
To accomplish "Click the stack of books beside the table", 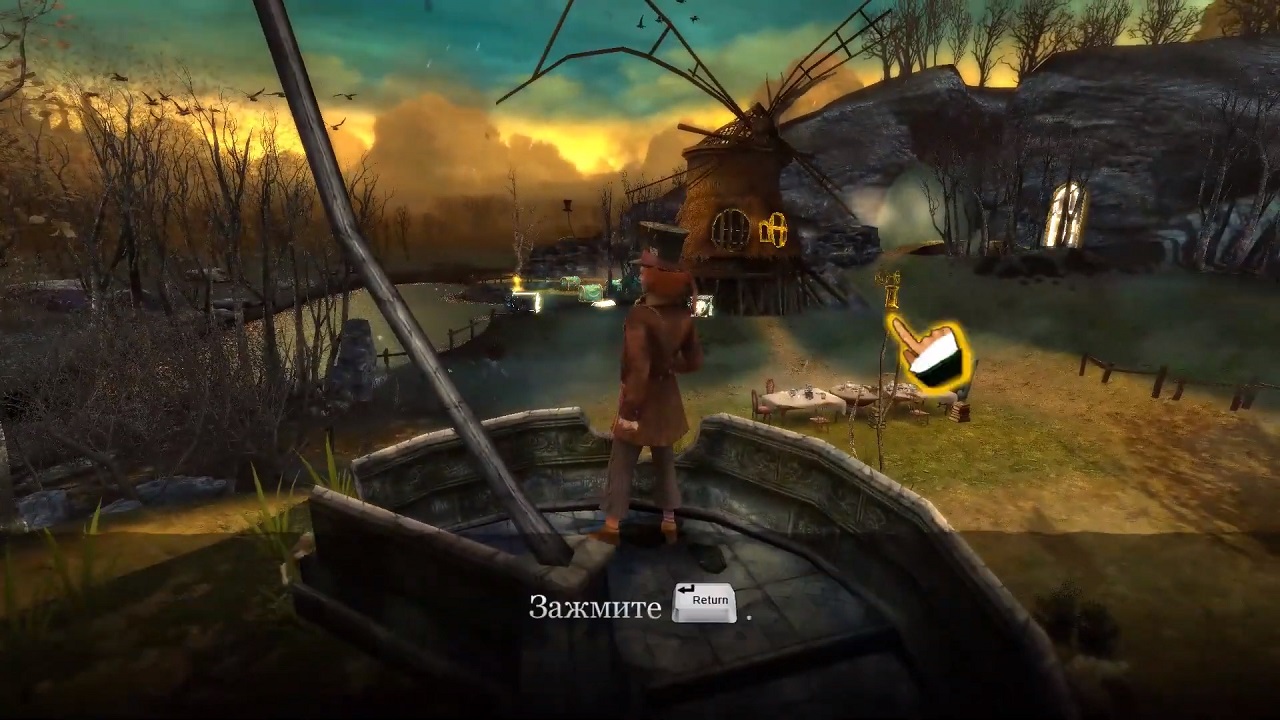I will click(962, 412).
